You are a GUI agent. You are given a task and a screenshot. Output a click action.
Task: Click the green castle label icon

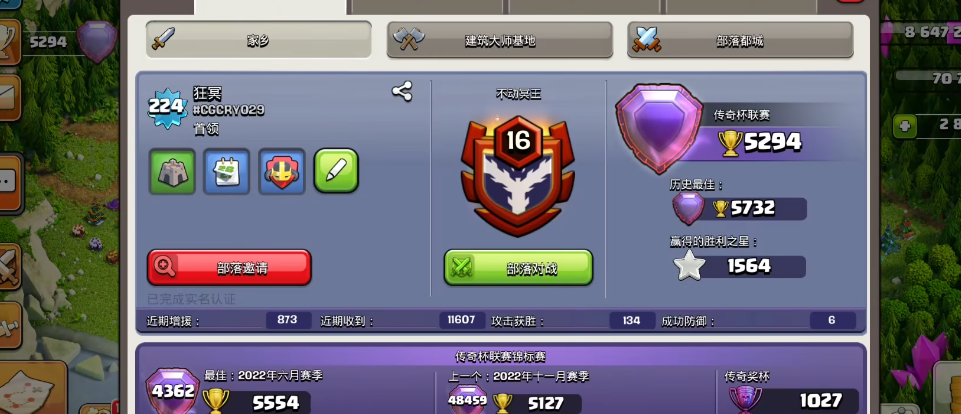[172, 171]
